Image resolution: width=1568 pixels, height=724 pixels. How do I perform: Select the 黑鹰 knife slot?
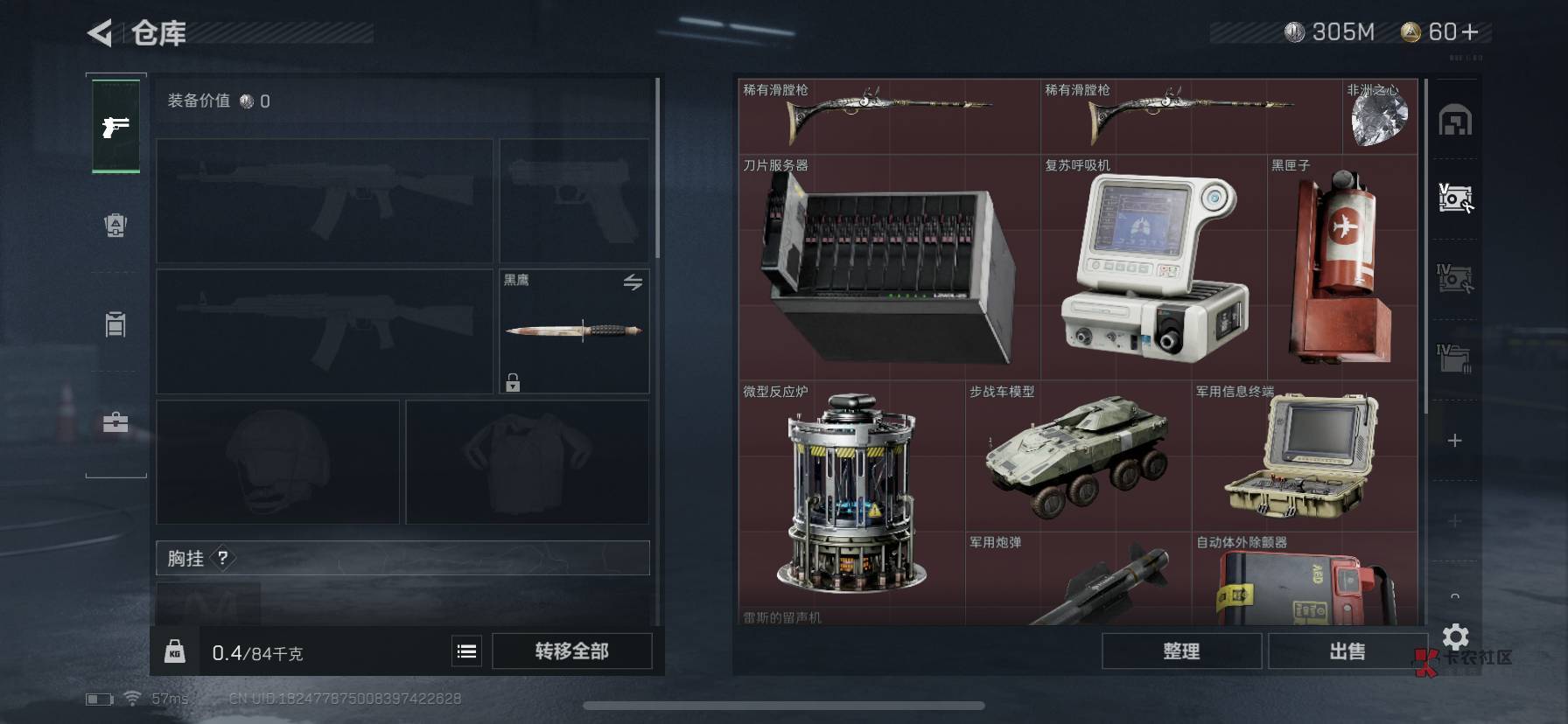[574, 331]
